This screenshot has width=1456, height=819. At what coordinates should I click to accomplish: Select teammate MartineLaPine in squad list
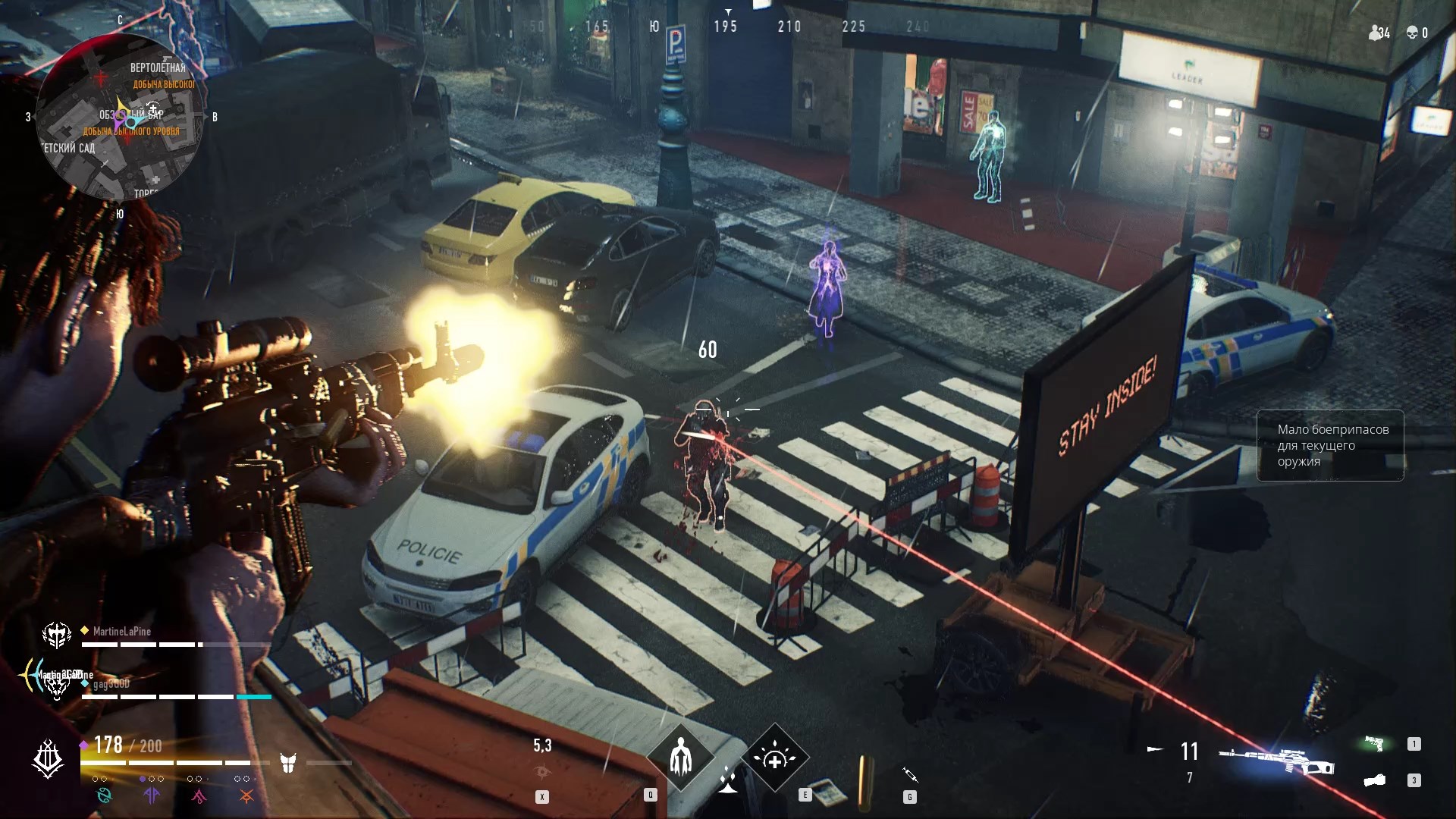coord(121,632)
